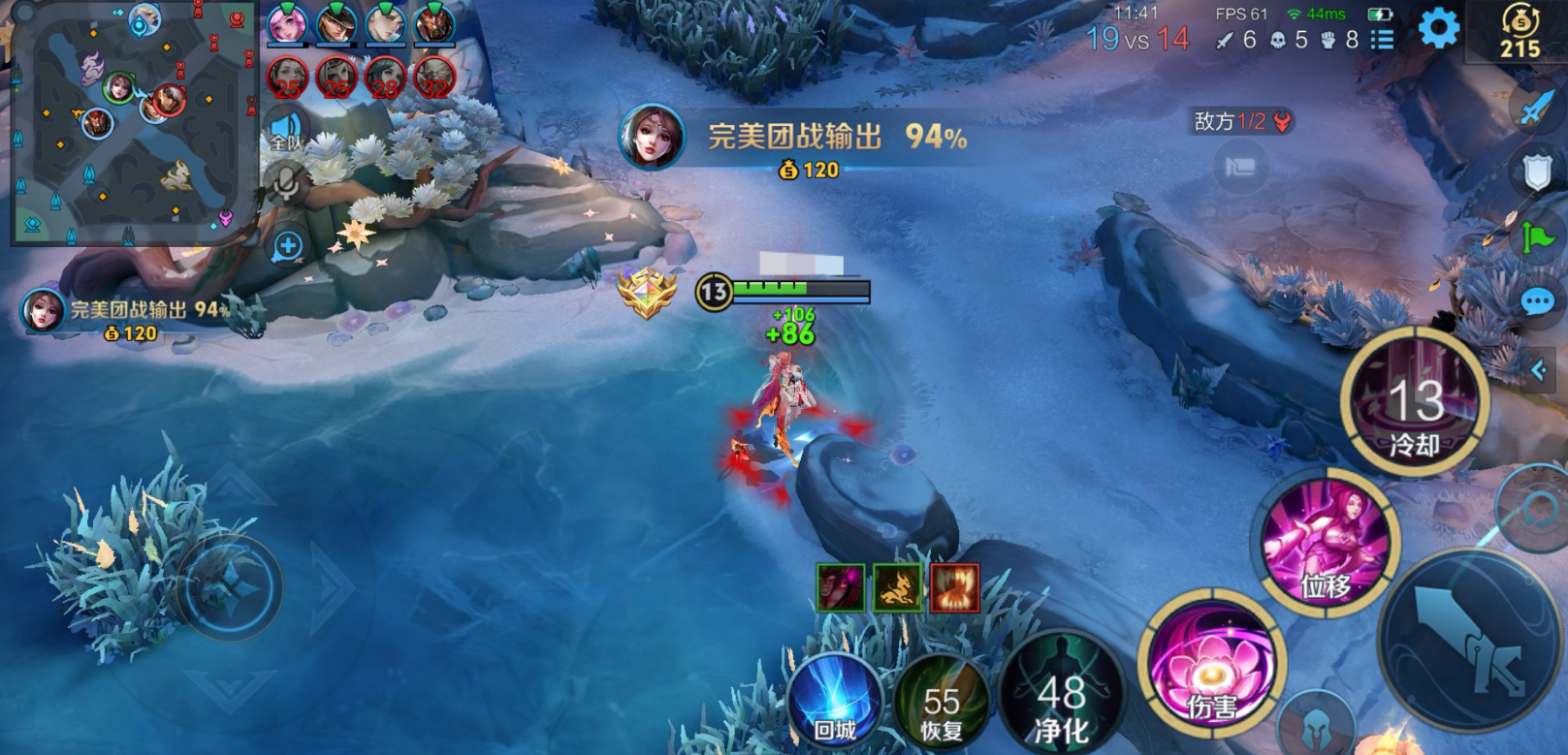Send the green flag signal
This screenshot has width=1568, height=755.
pyautogui.click(x=1537, y=237)
